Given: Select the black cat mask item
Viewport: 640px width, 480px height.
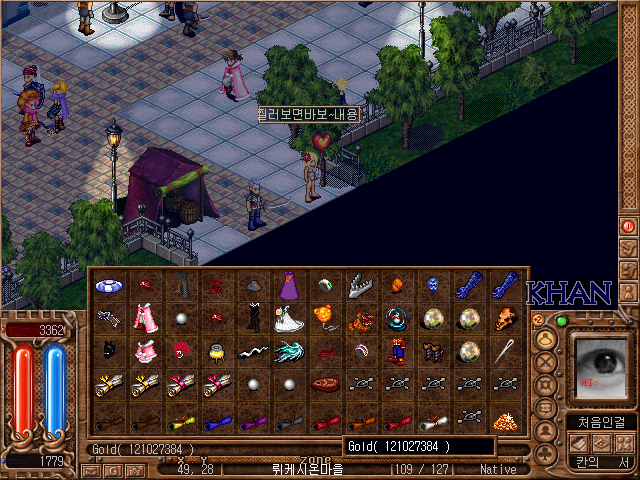Looking at the screenshot, I should [110, 352].
